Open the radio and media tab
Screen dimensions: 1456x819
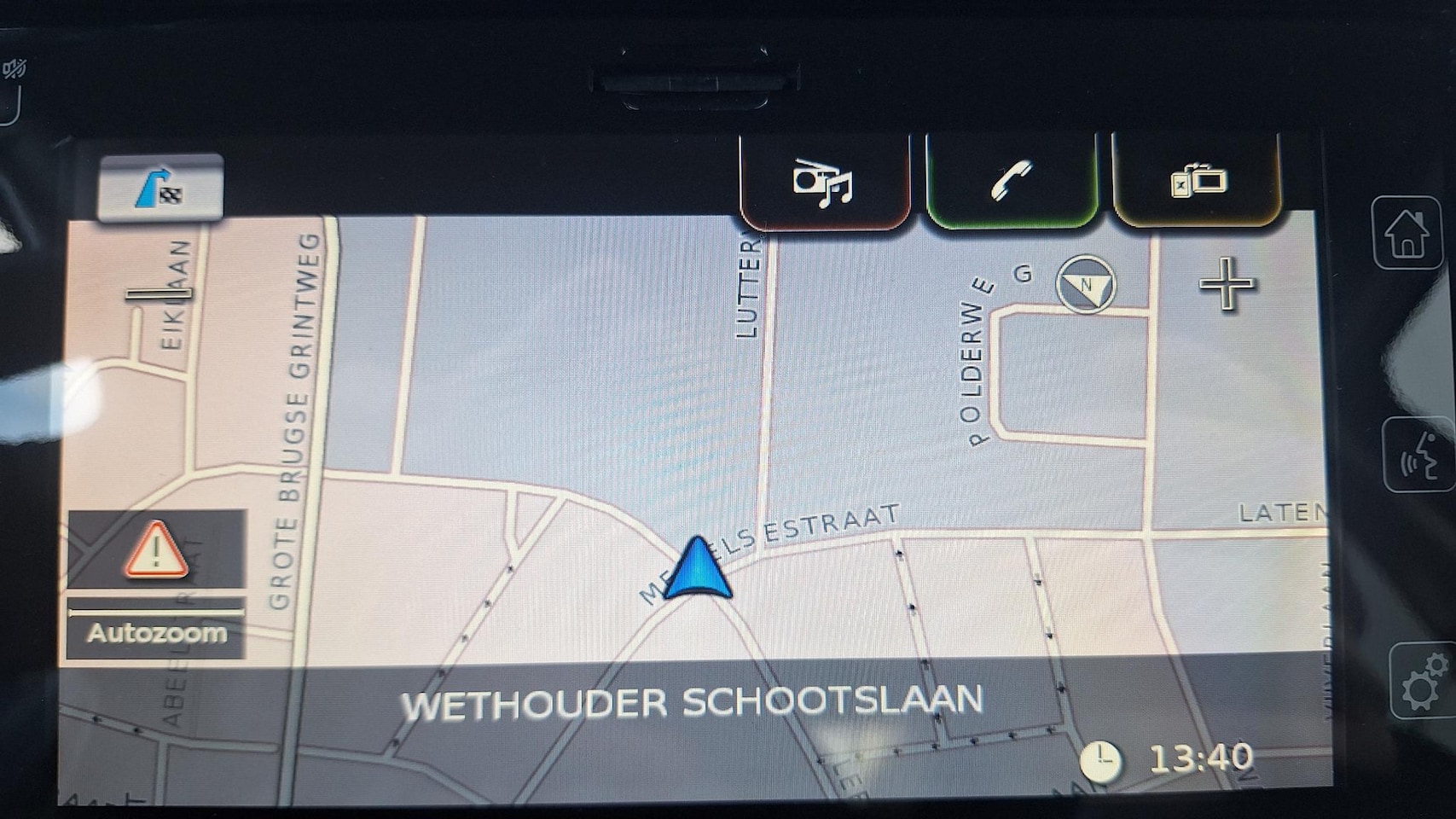(x=823, y=181)
